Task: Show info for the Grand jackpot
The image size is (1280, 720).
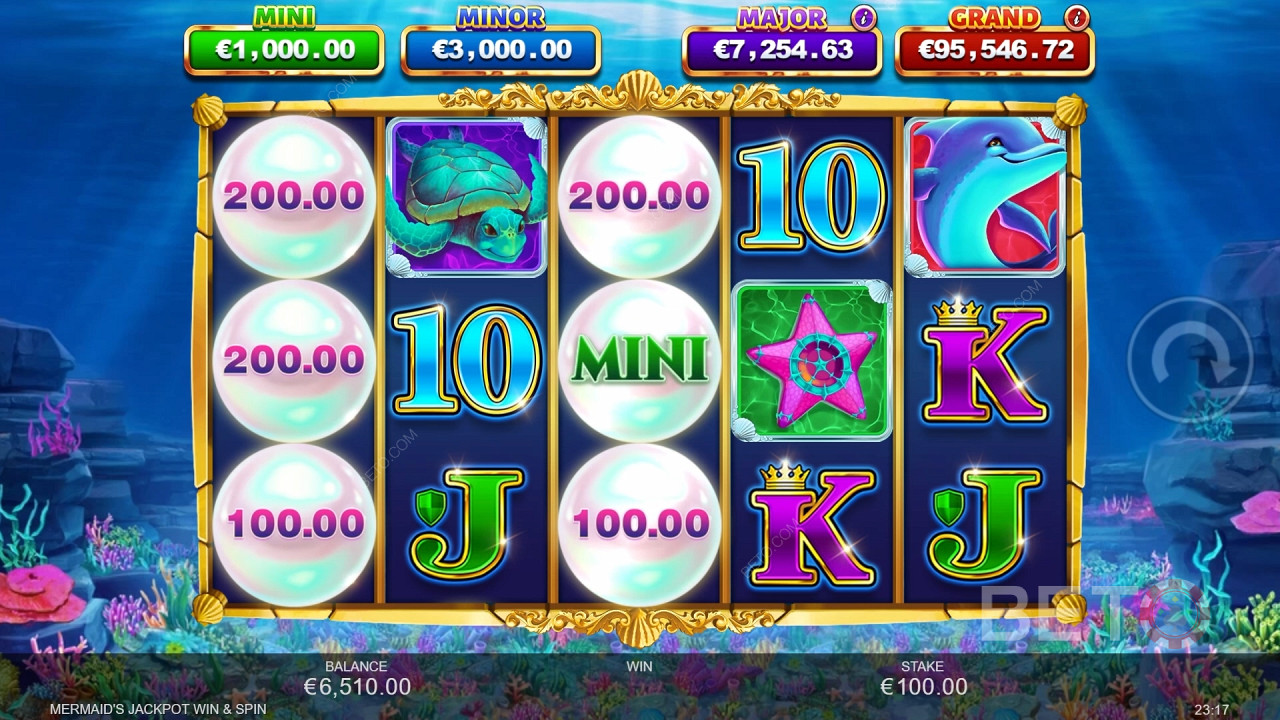Action: pos(1077,17)
